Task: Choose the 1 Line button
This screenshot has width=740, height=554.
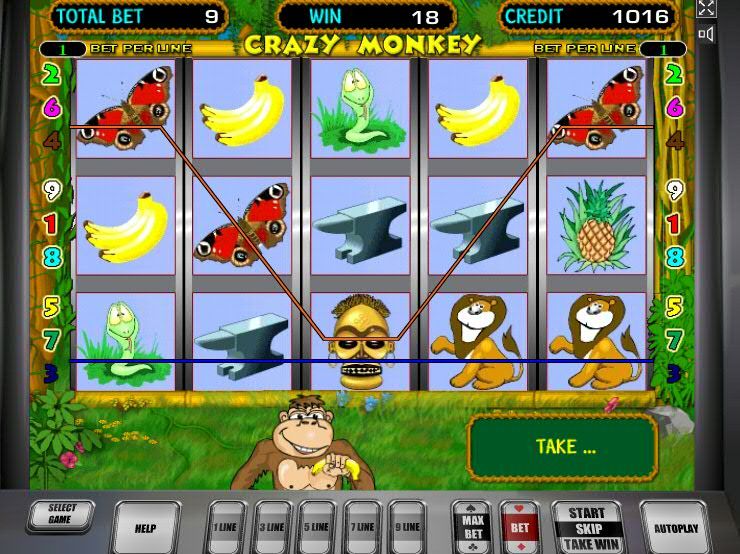Action: point(227,526)
